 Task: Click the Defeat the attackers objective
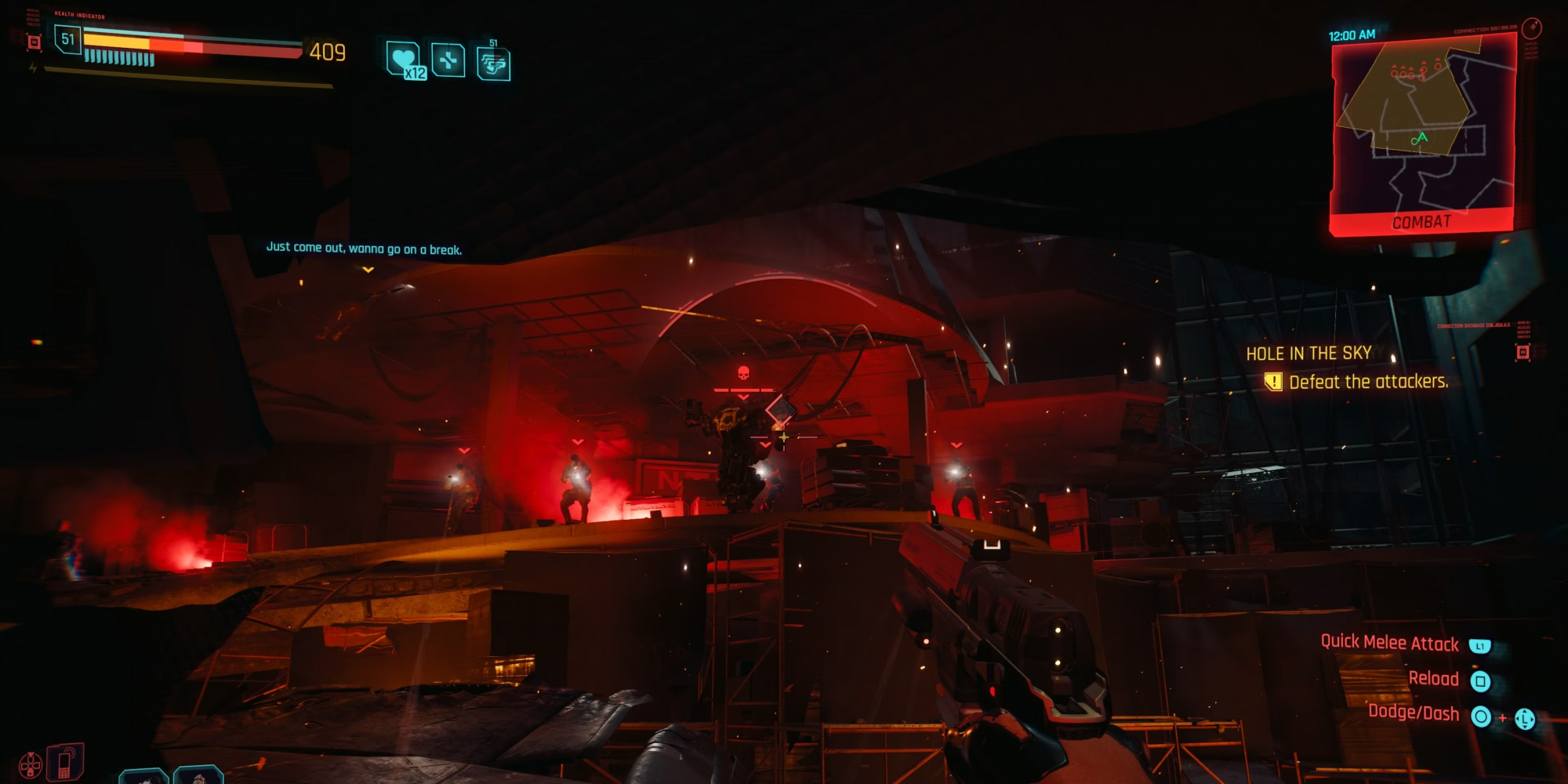(x=1367, y=382)
